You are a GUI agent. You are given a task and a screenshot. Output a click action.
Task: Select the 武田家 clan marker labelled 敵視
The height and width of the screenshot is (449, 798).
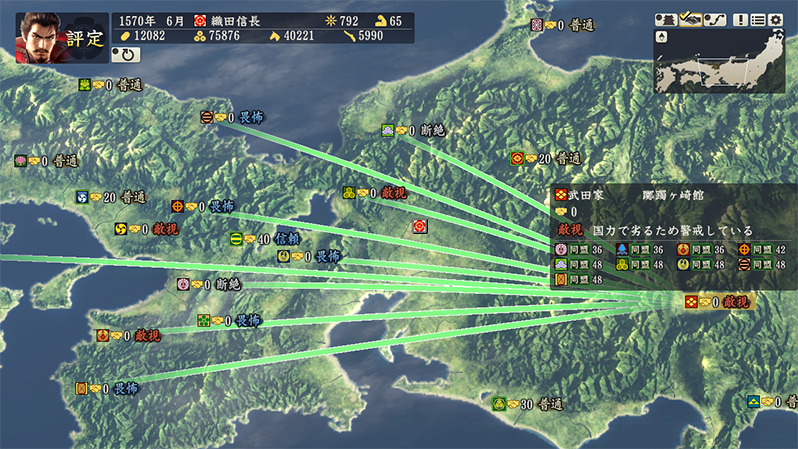point(691,301)
